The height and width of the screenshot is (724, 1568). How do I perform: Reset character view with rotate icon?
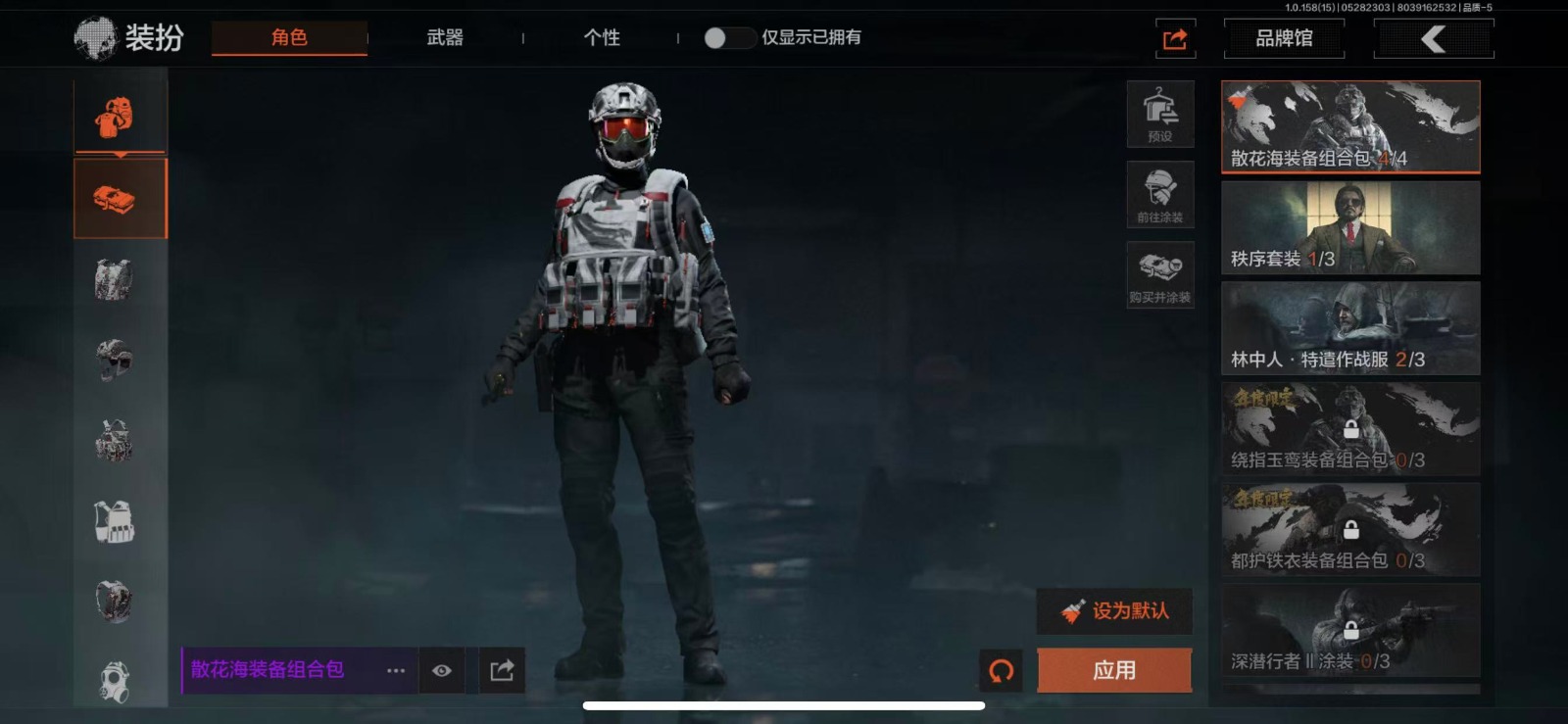pyautogui.click(x=1001, y=671)
